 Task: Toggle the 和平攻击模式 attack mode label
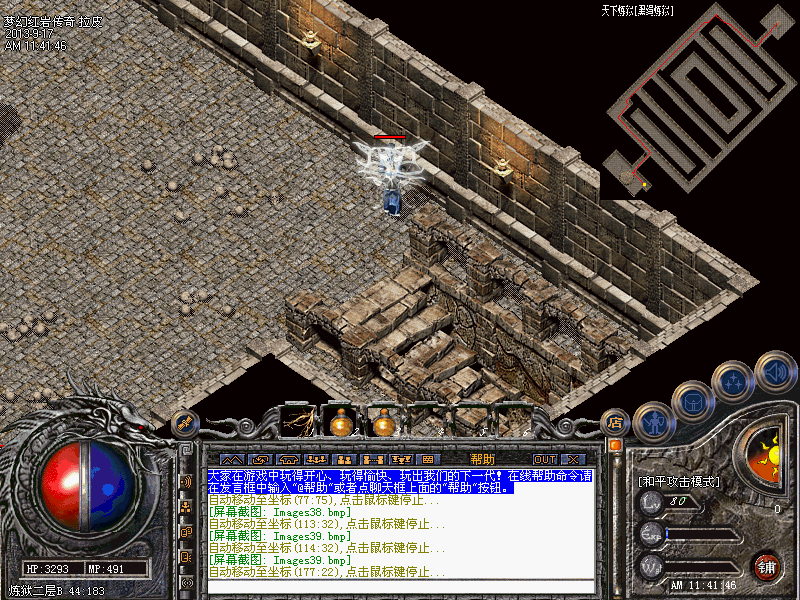click(x=679, y=481)
